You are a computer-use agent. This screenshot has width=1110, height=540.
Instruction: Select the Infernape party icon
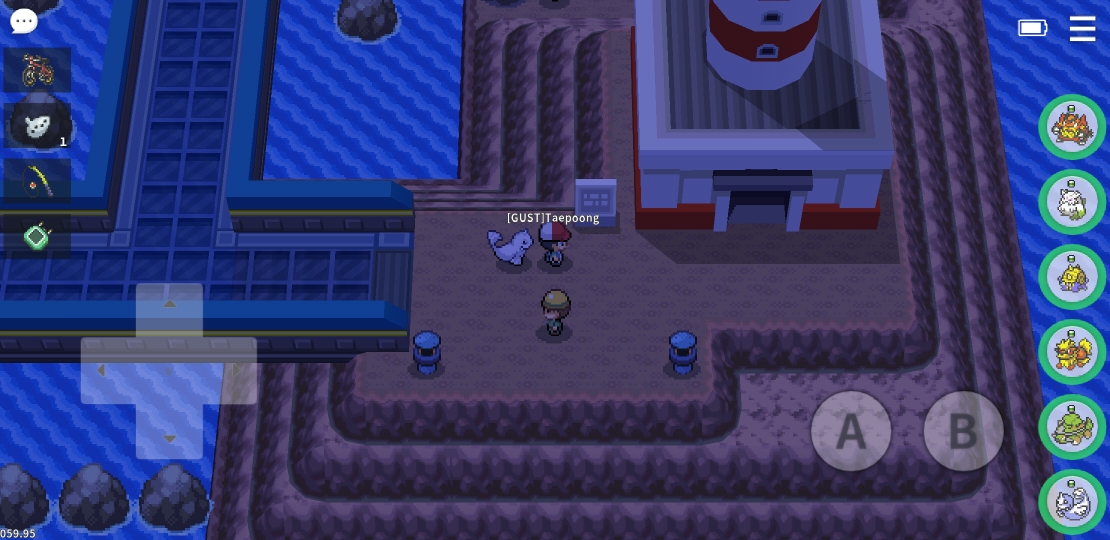click(x=1072, y=127)
